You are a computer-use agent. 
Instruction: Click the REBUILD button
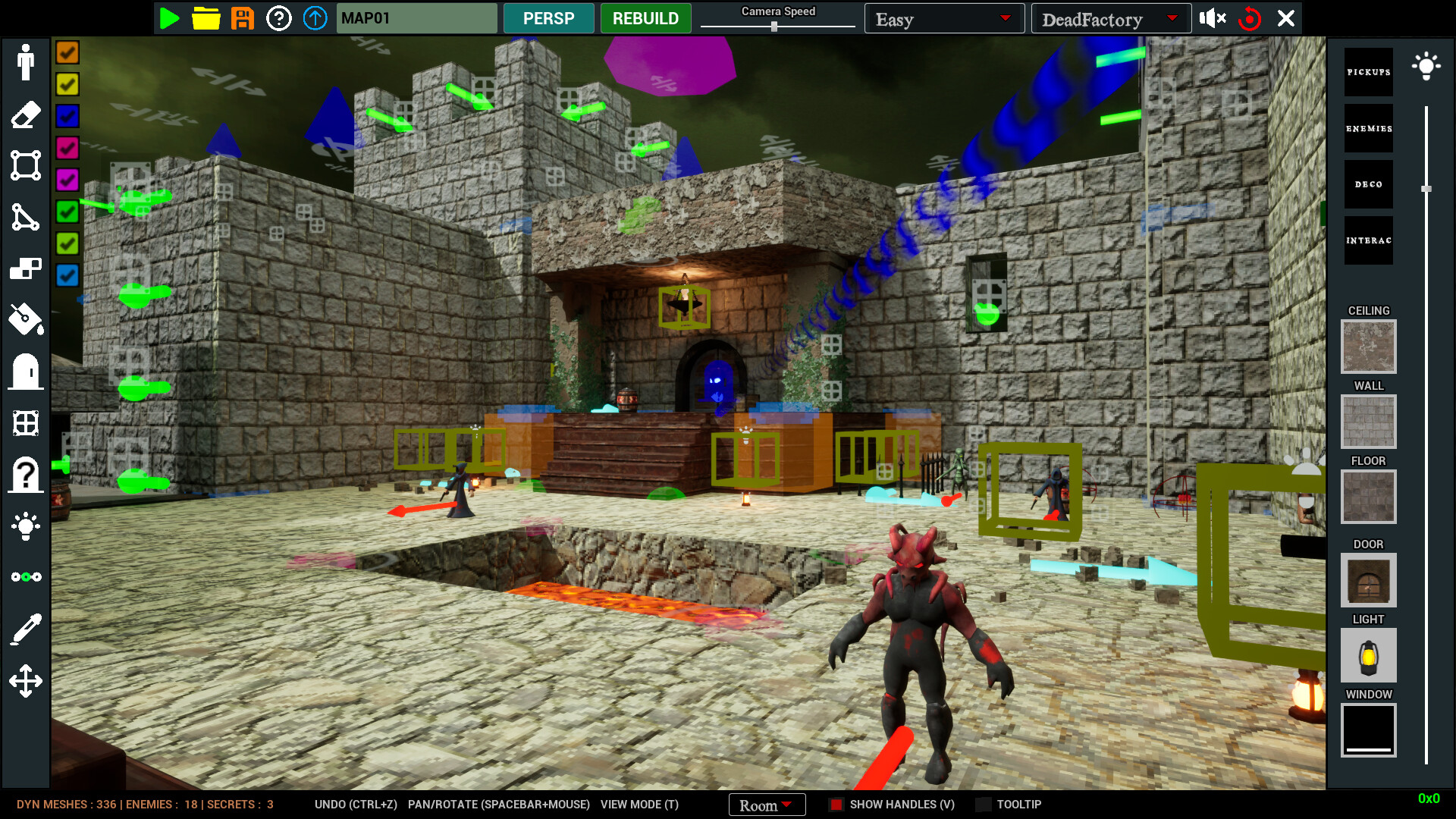(645, 17)
